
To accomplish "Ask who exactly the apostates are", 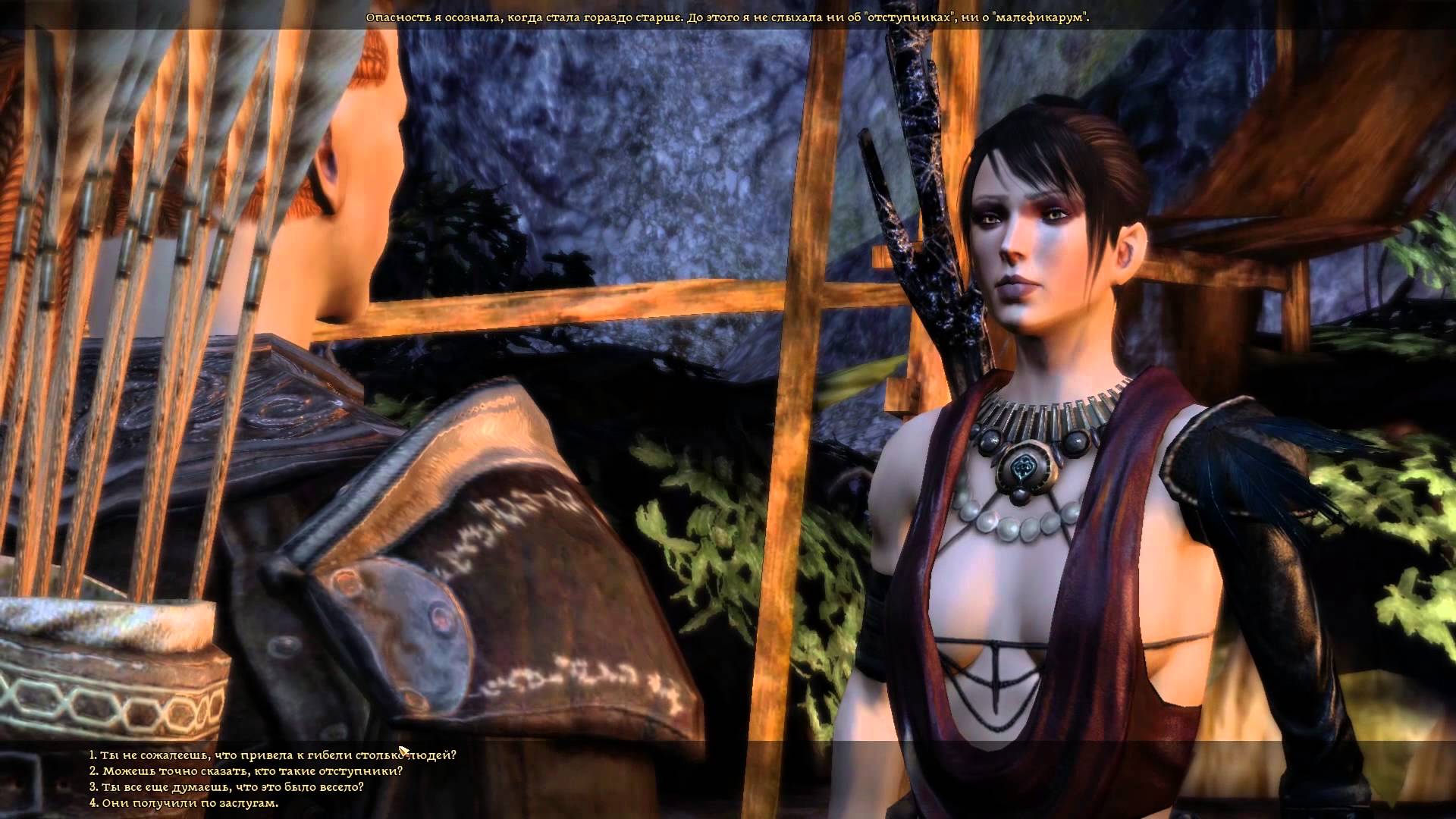I will click(246, 770).
